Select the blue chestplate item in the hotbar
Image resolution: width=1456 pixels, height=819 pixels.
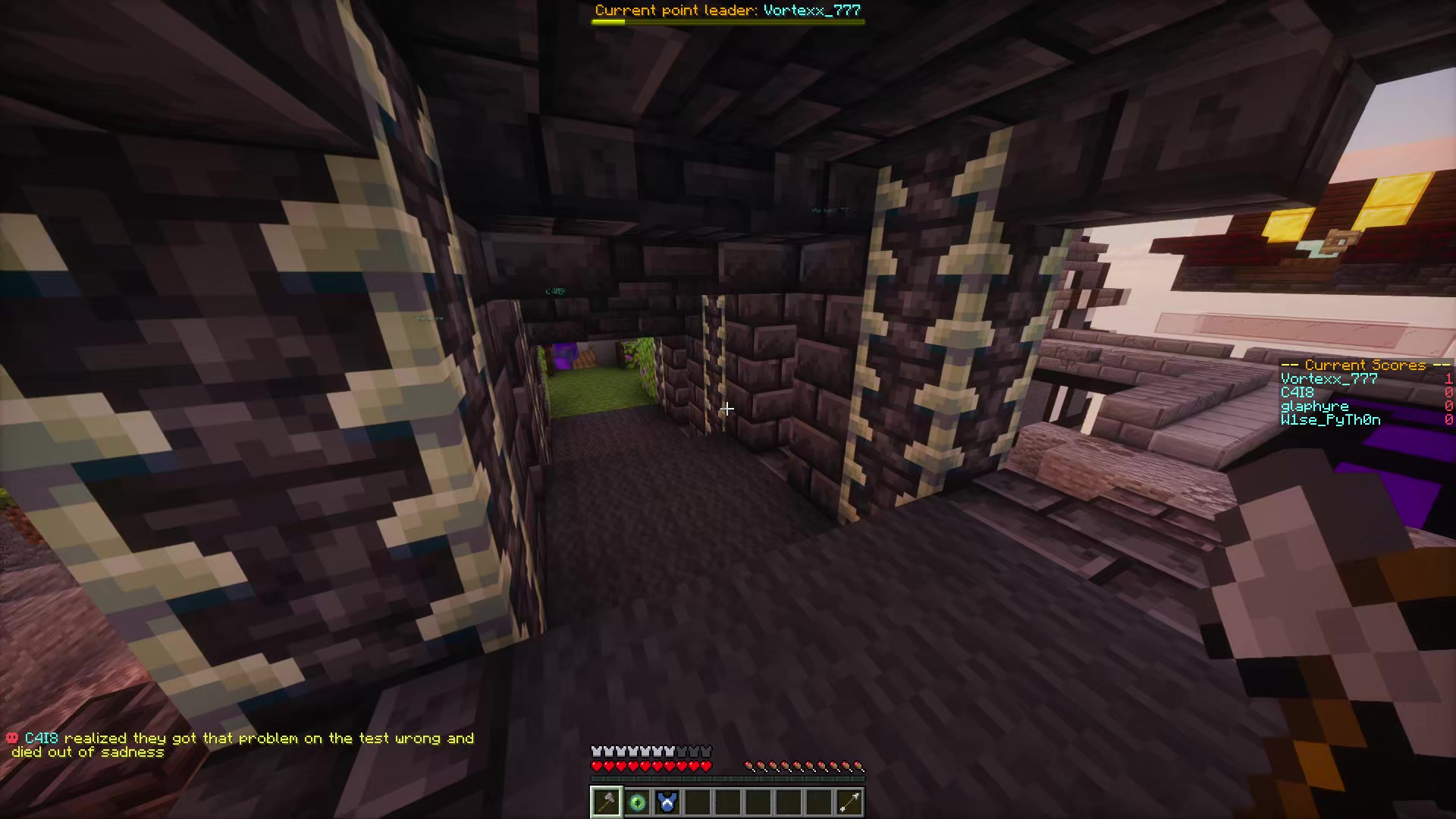(x=669, y=802)
